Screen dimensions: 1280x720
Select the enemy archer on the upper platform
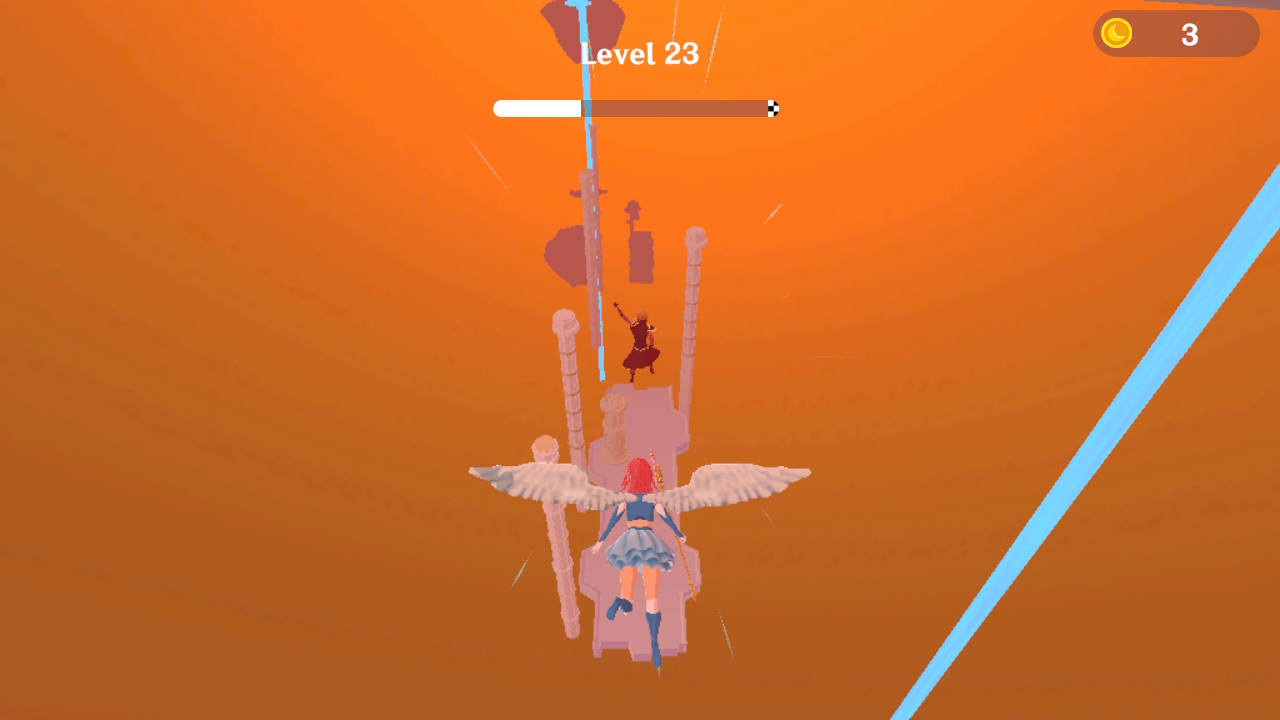(x=640, y=340)
